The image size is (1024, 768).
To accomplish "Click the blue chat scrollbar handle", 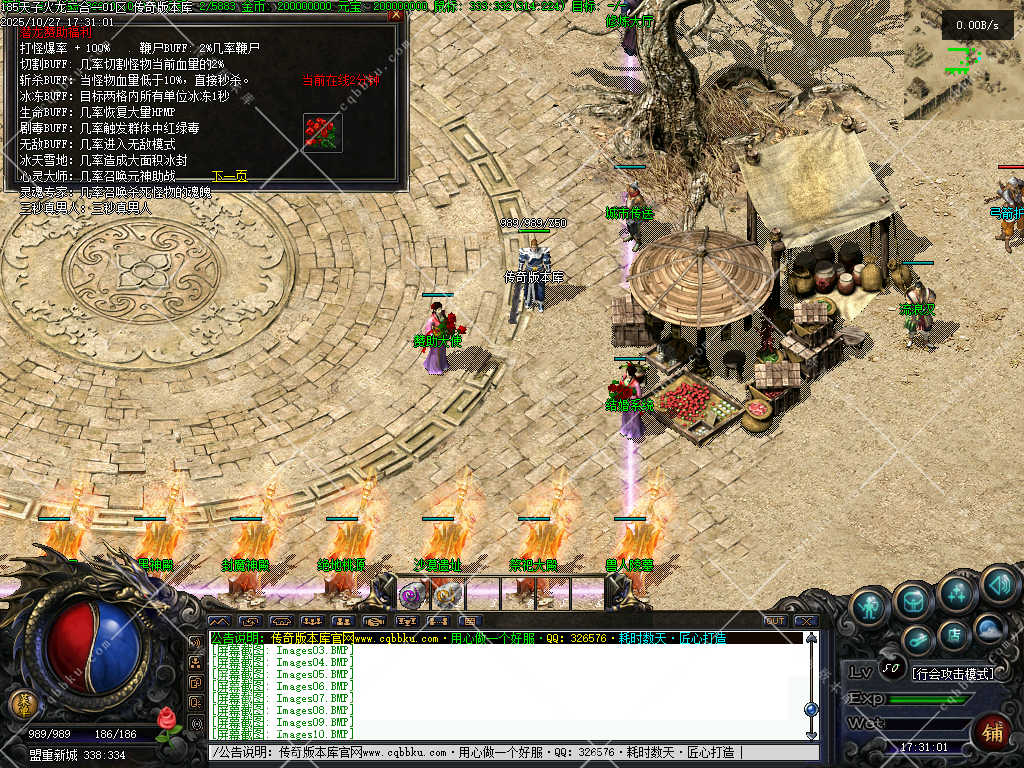I will (811, 709).
